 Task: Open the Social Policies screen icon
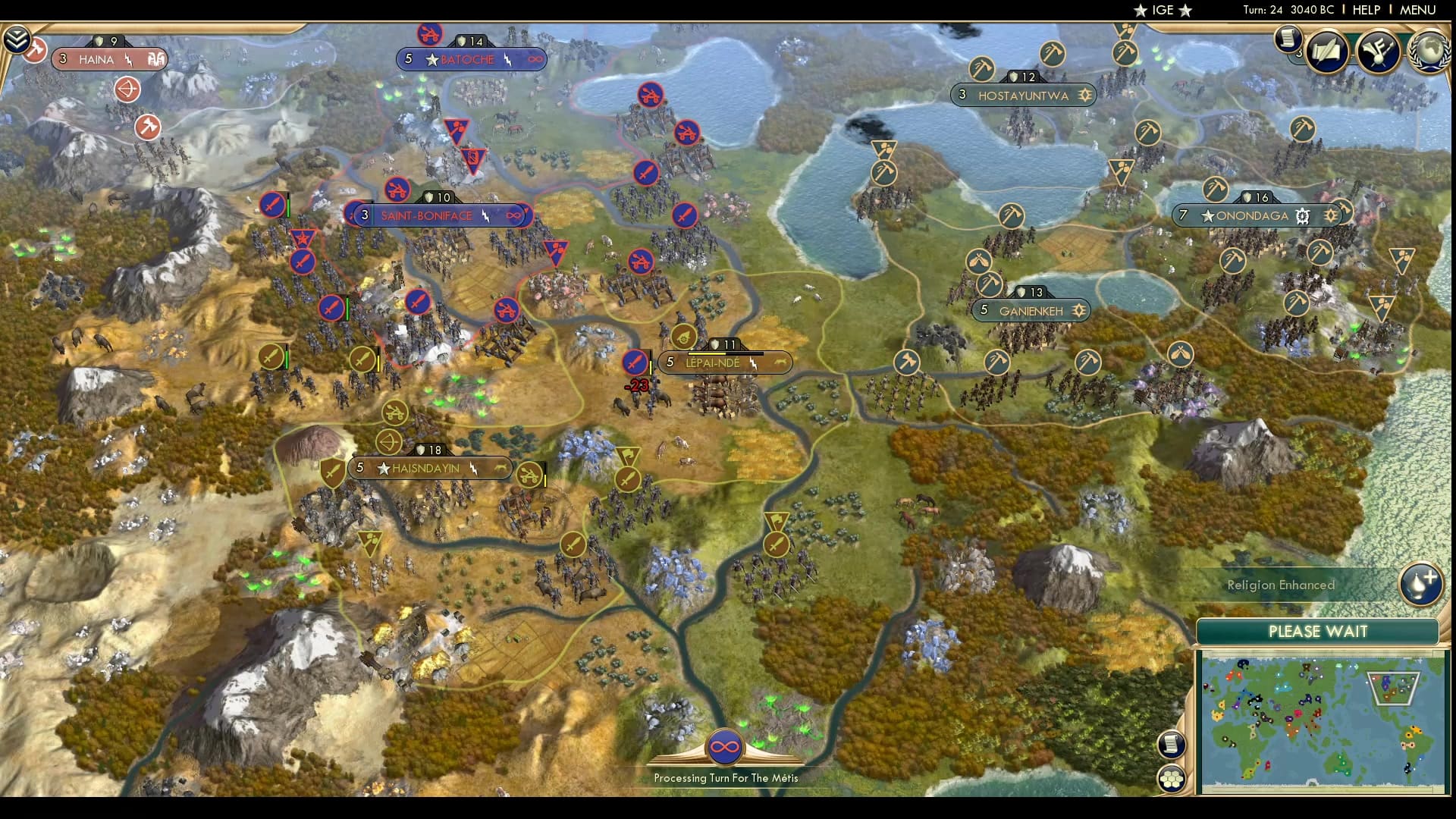(1327, 52)
